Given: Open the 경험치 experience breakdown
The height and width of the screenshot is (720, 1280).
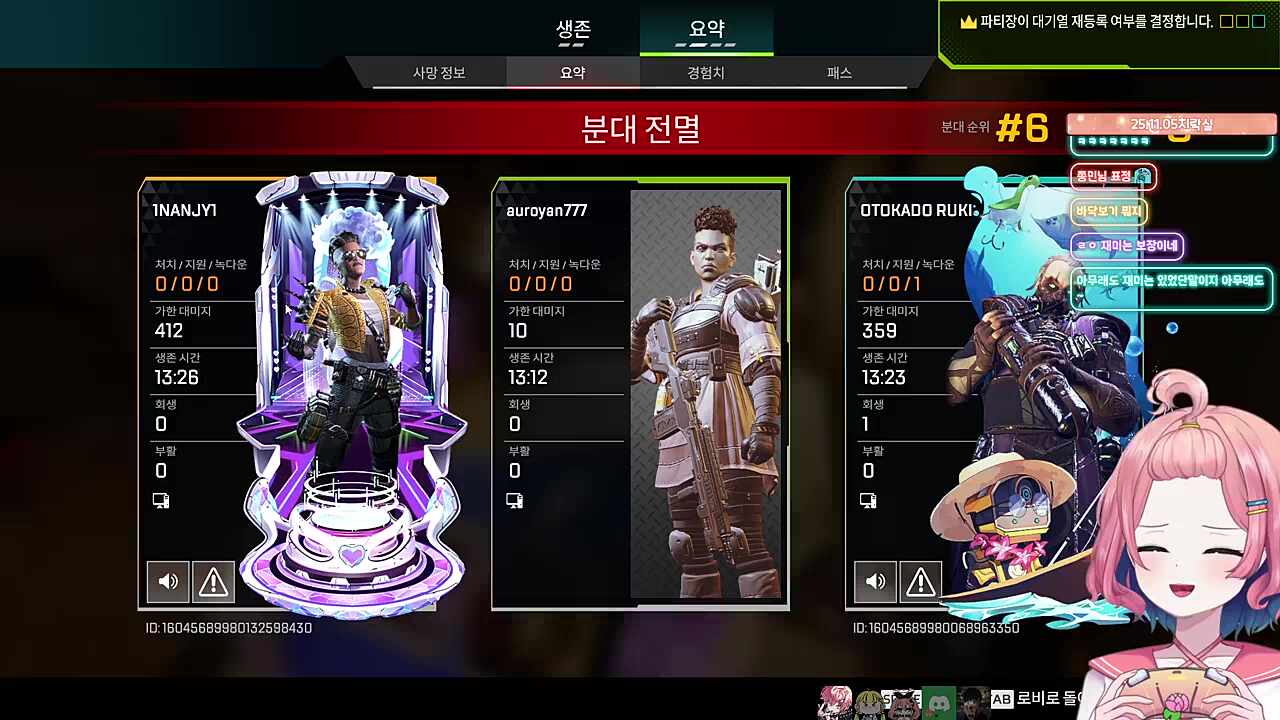Looking at the screenshot, I should tap(706, 72).
